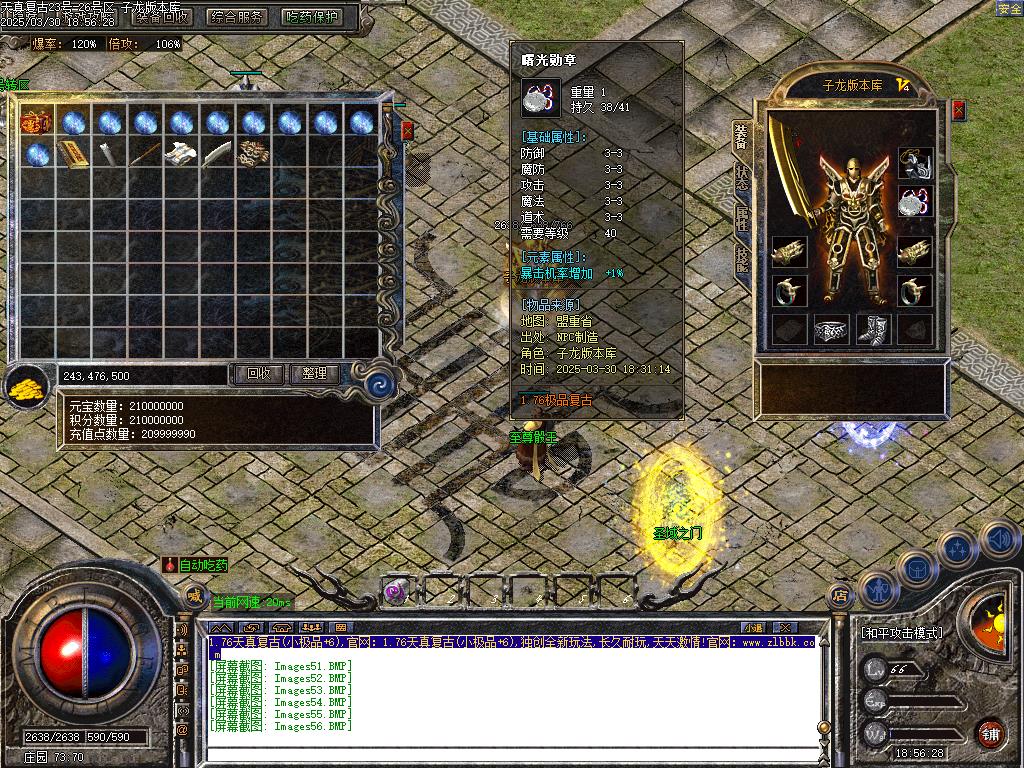The image size is (1024, 768).
Task: Close the character equipment panel
Action: pos(958,110)
